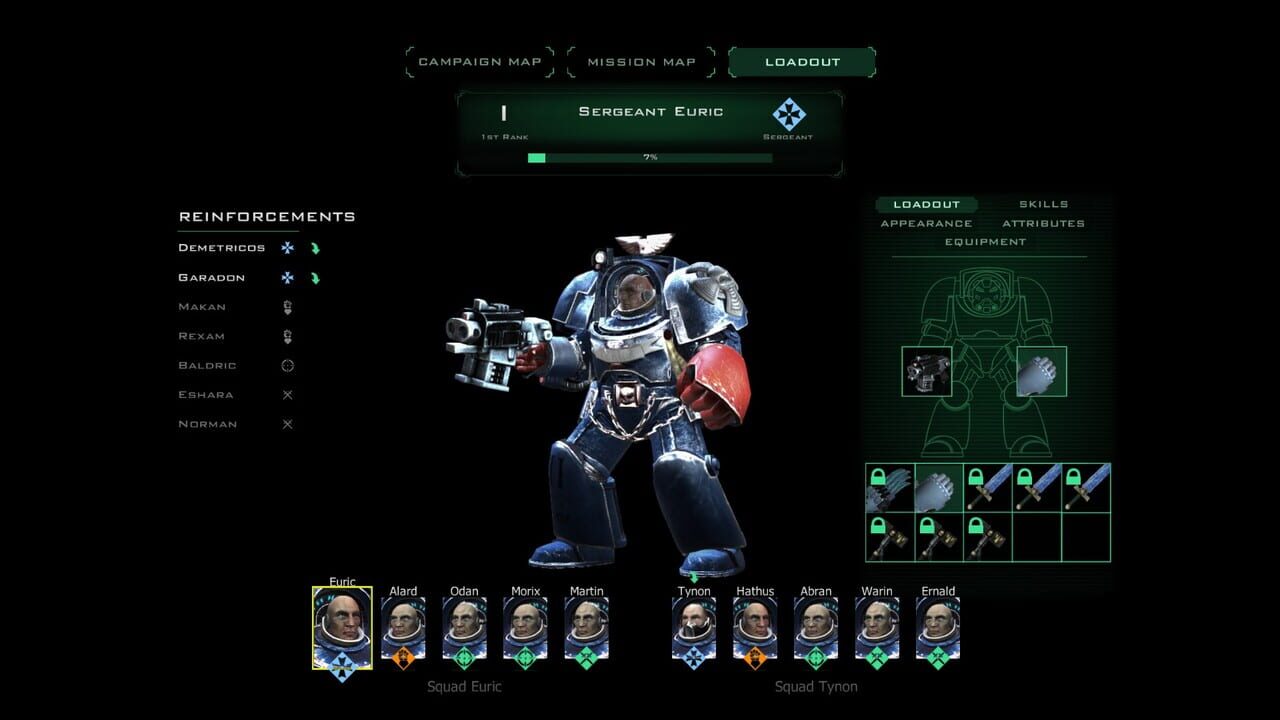The height and width of the screenshot is (720, 1280).
Task: Click the shield icon next to Makan
Action: tap(287, 306)
